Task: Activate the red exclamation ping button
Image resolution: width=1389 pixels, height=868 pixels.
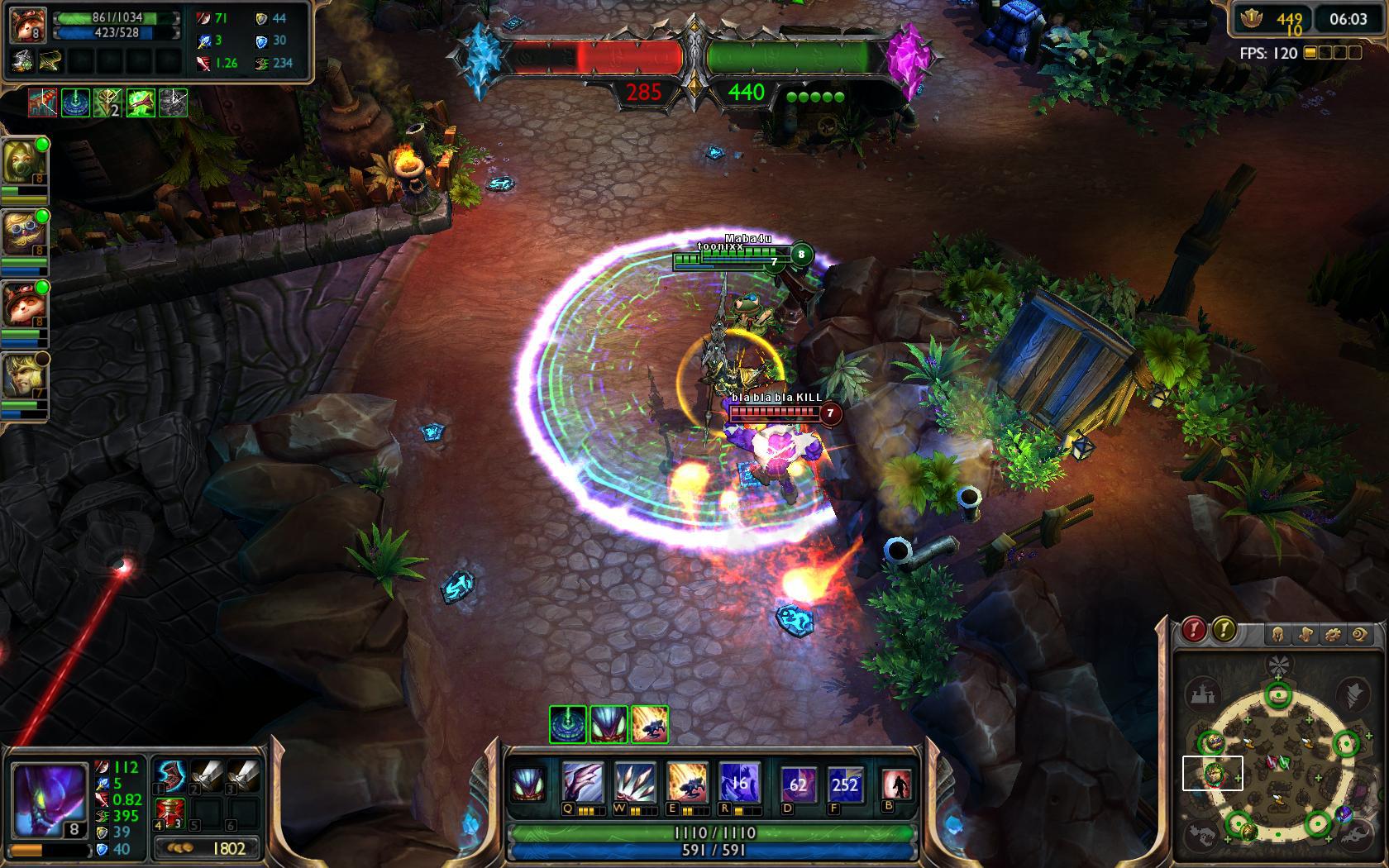Action: point(1194,631)
